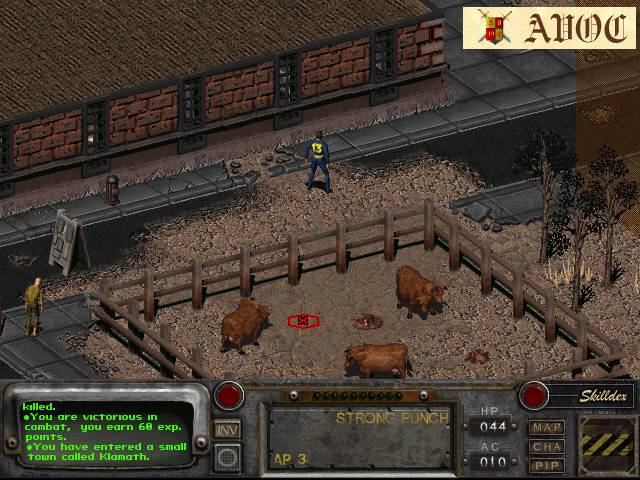Open the PIP Pip-Boy
Screen dimensions: 640x480
click(547, 465)
